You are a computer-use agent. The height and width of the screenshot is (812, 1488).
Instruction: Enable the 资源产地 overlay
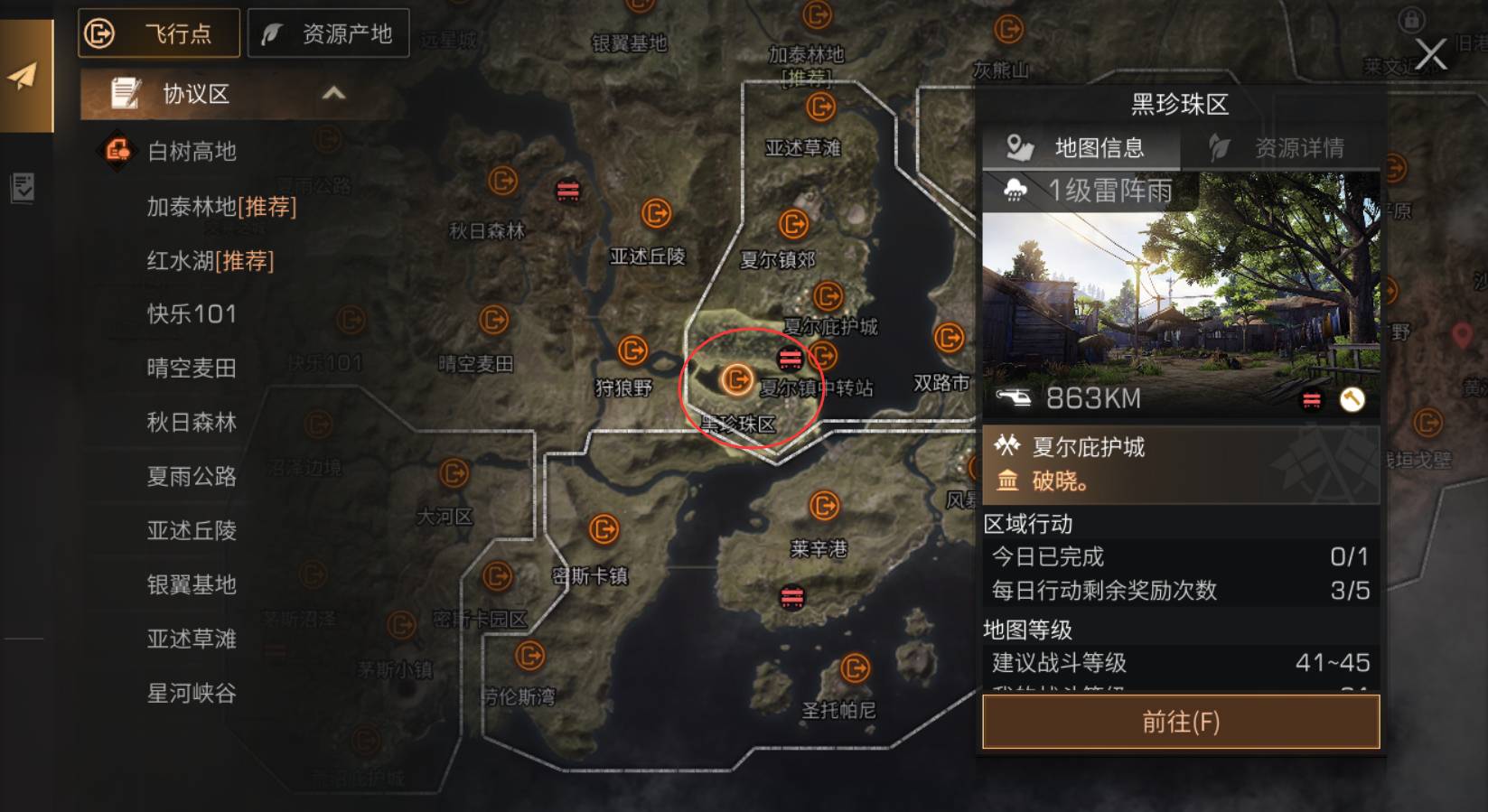pos(329,33)
